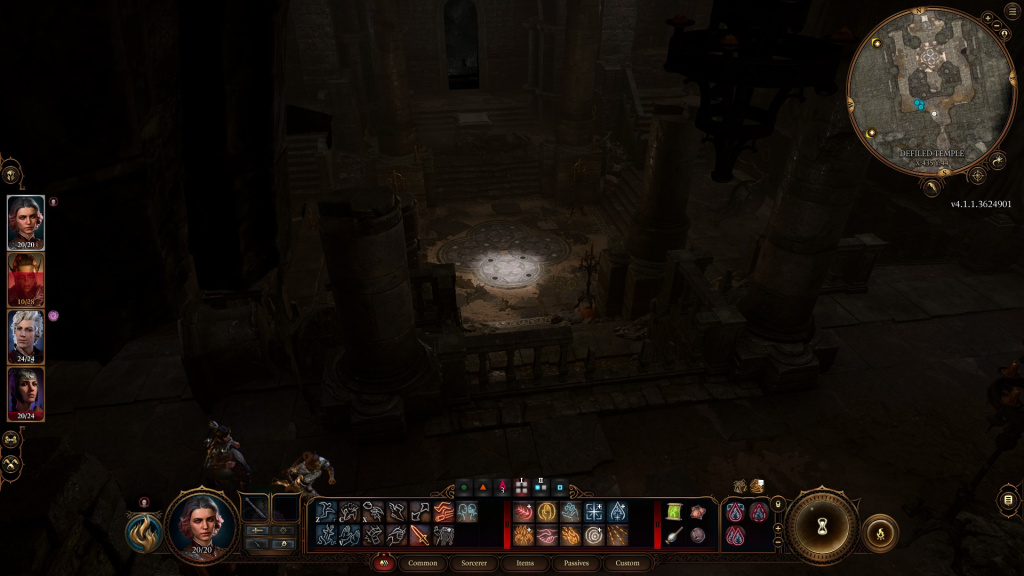Click the active character portrait in hotbar
The height and width of the screenshot is (576, 1024).
point(201,522)
